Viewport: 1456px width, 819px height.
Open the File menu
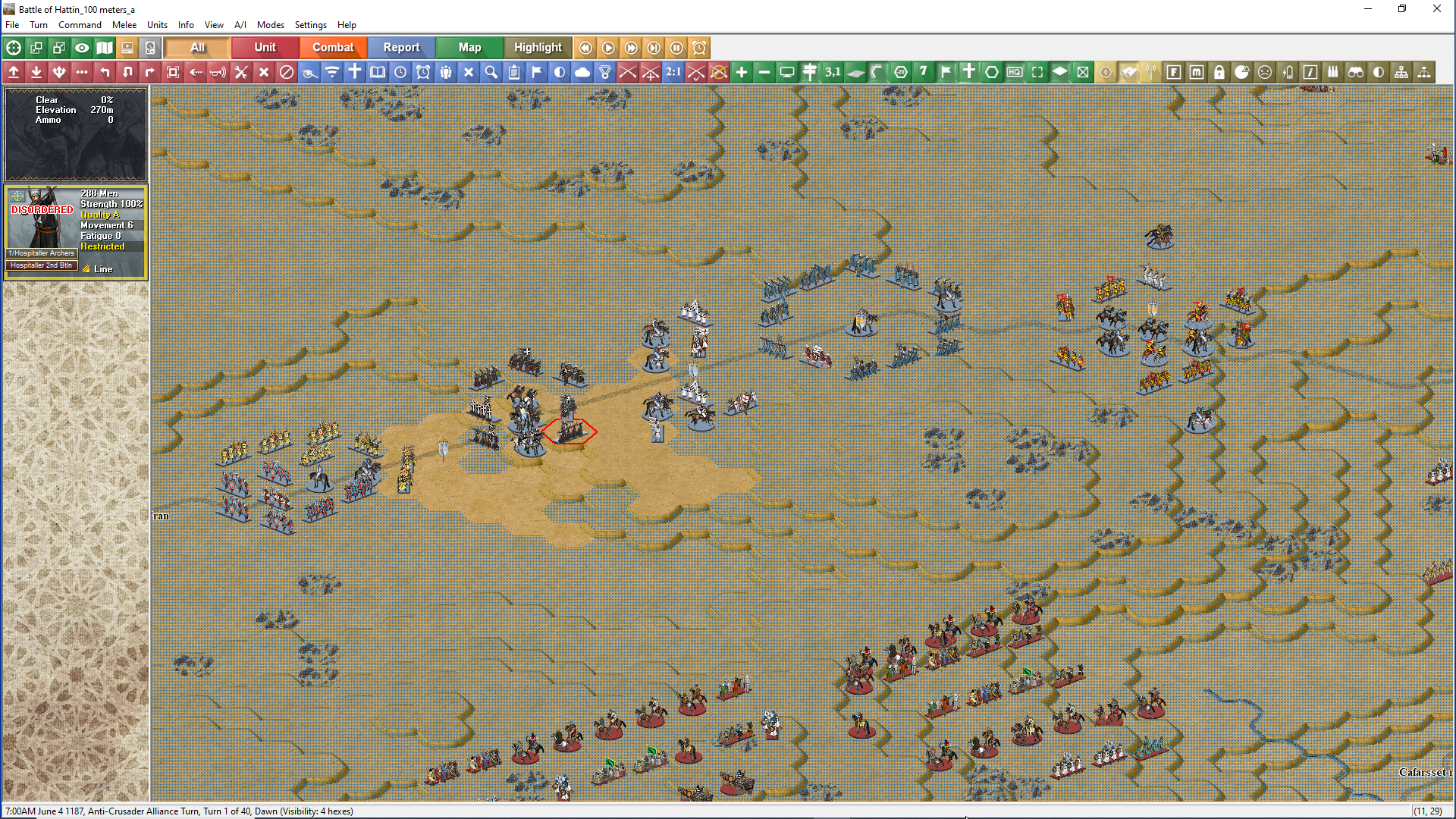coord(12,25)
